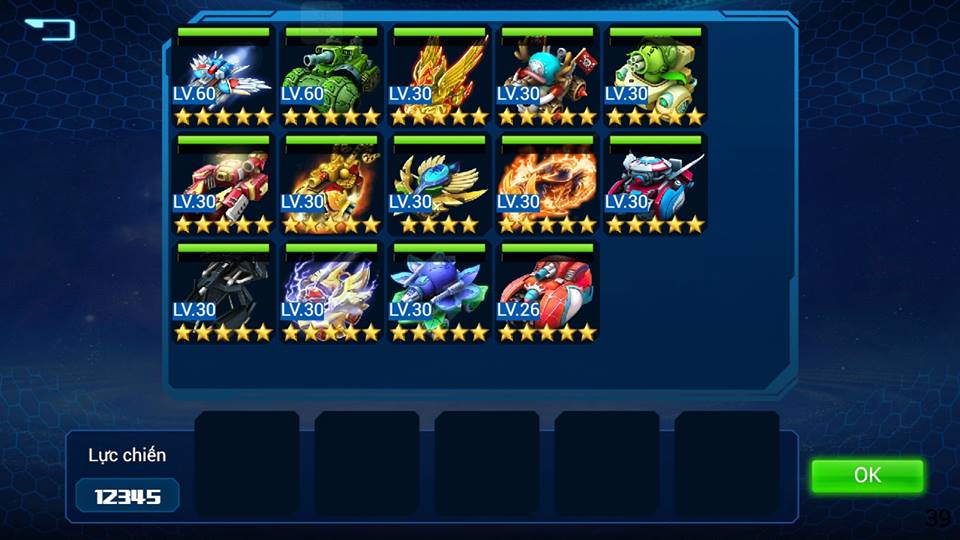Choose the purple lightning golden unit
Image resolution: width=960 pixels, height=540 pixels.
(331, 292)
